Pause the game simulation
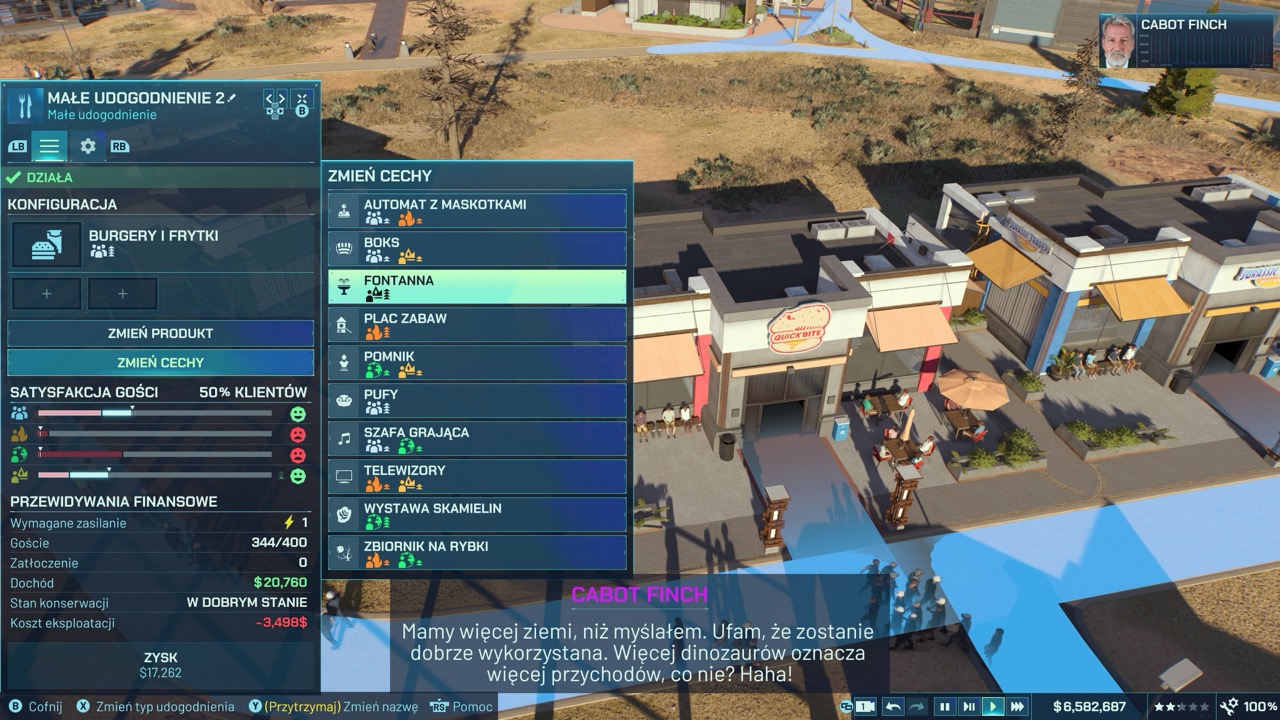This screenshot has height=720, width=1280. (944, 706)
